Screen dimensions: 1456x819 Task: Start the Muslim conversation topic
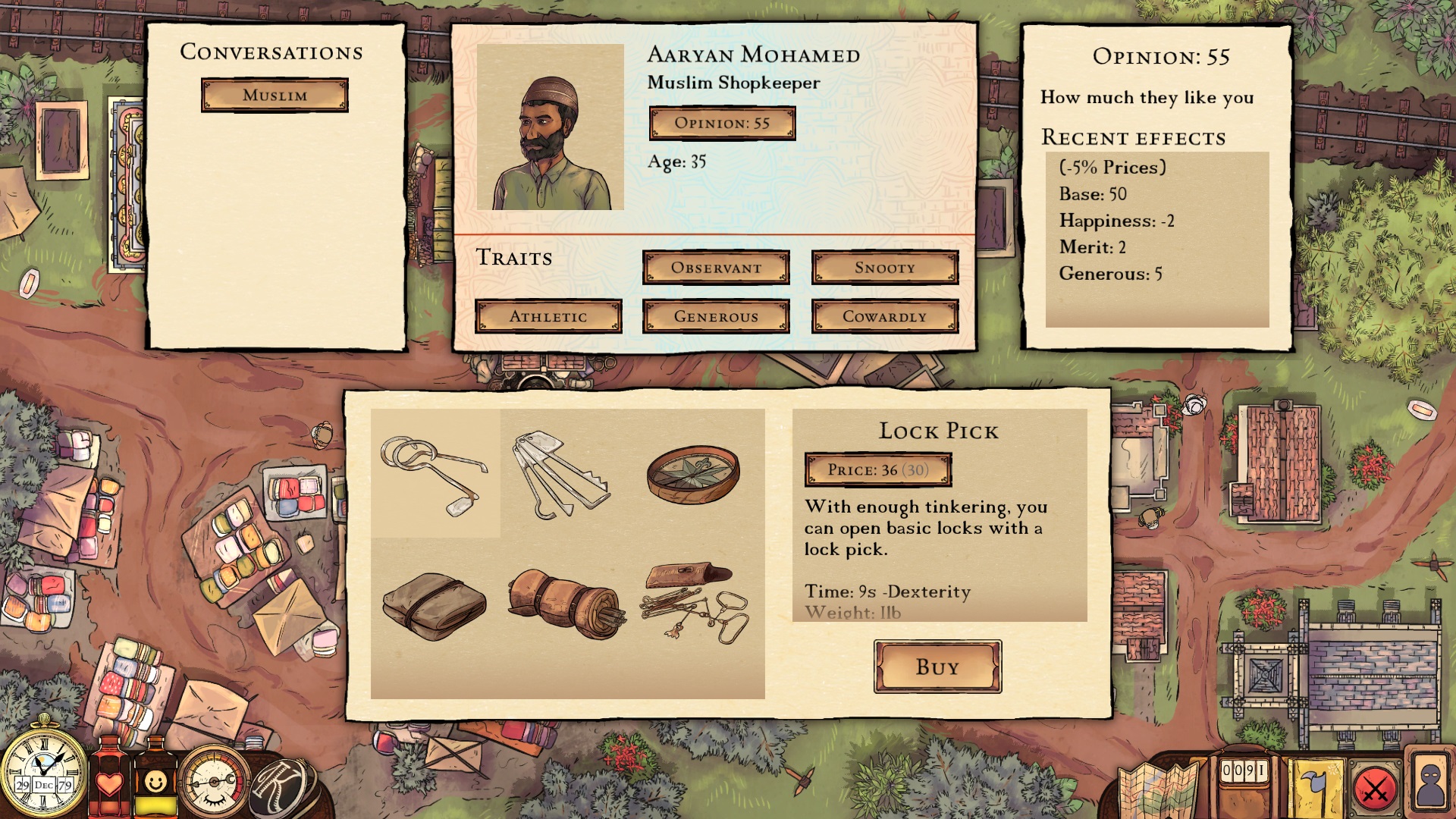275,95
